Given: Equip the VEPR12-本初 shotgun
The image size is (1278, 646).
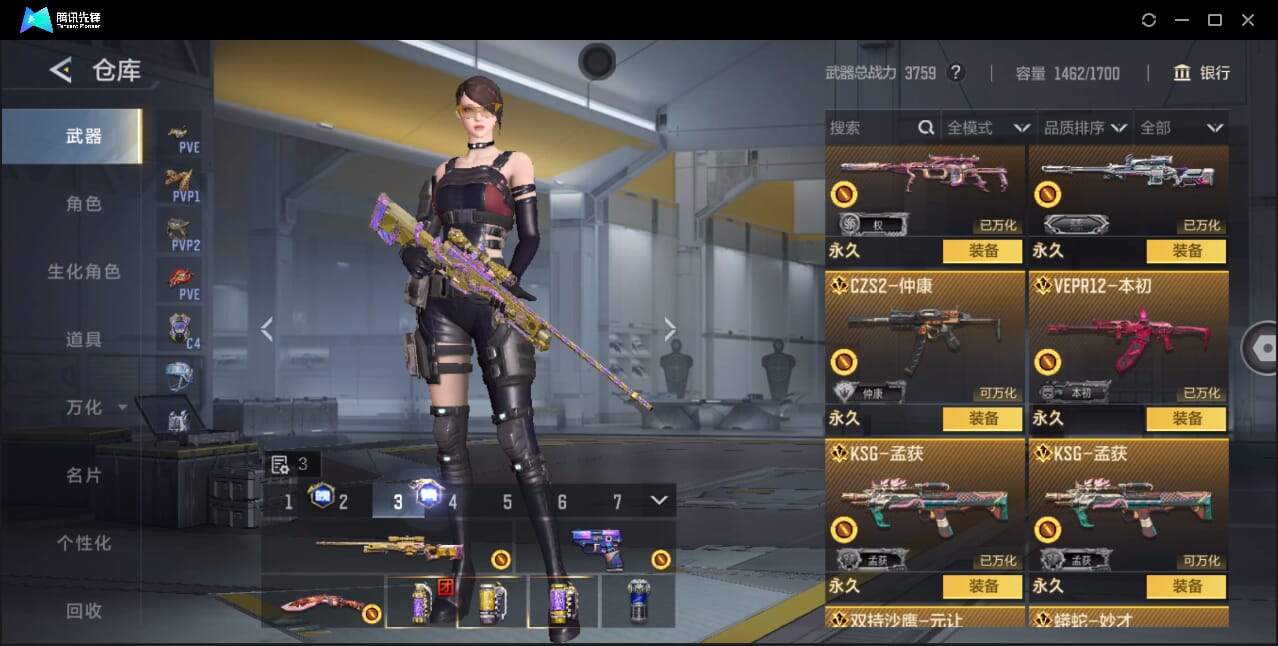Looking at the screenshot, I should tap(1186, 419).
